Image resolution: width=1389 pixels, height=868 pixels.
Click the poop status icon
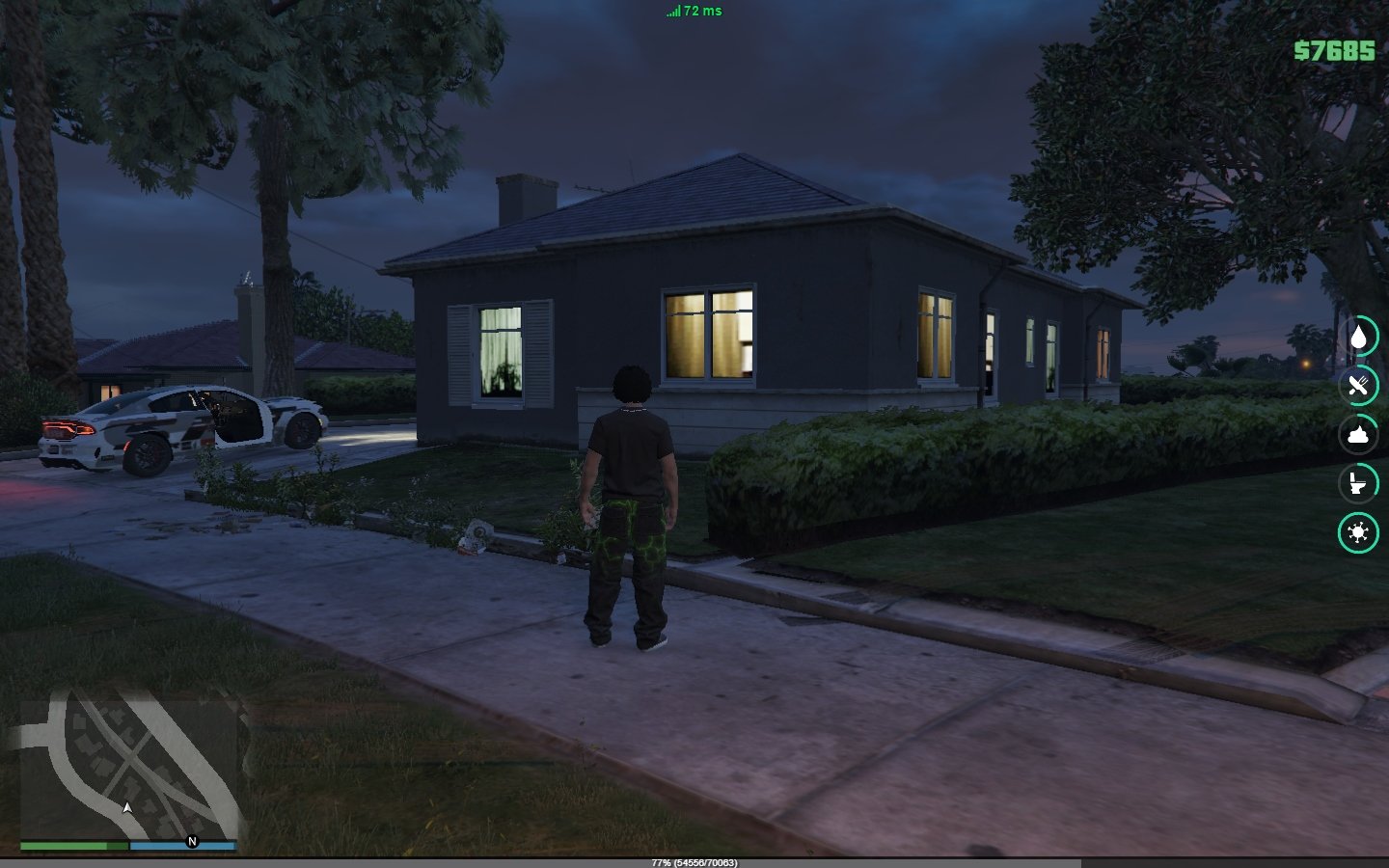tap(1358, 434)
